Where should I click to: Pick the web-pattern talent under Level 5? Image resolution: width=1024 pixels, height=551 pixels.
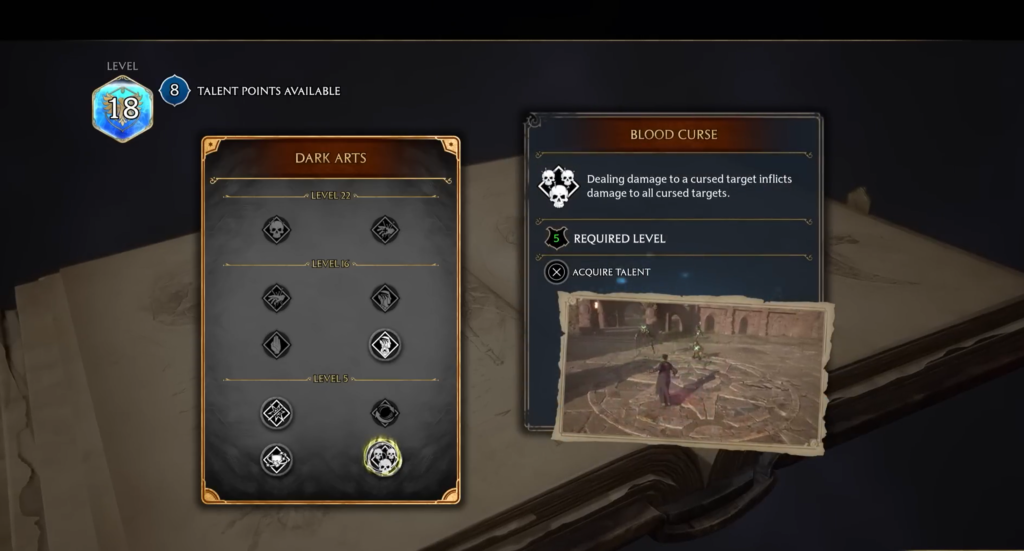pos(276,412)
